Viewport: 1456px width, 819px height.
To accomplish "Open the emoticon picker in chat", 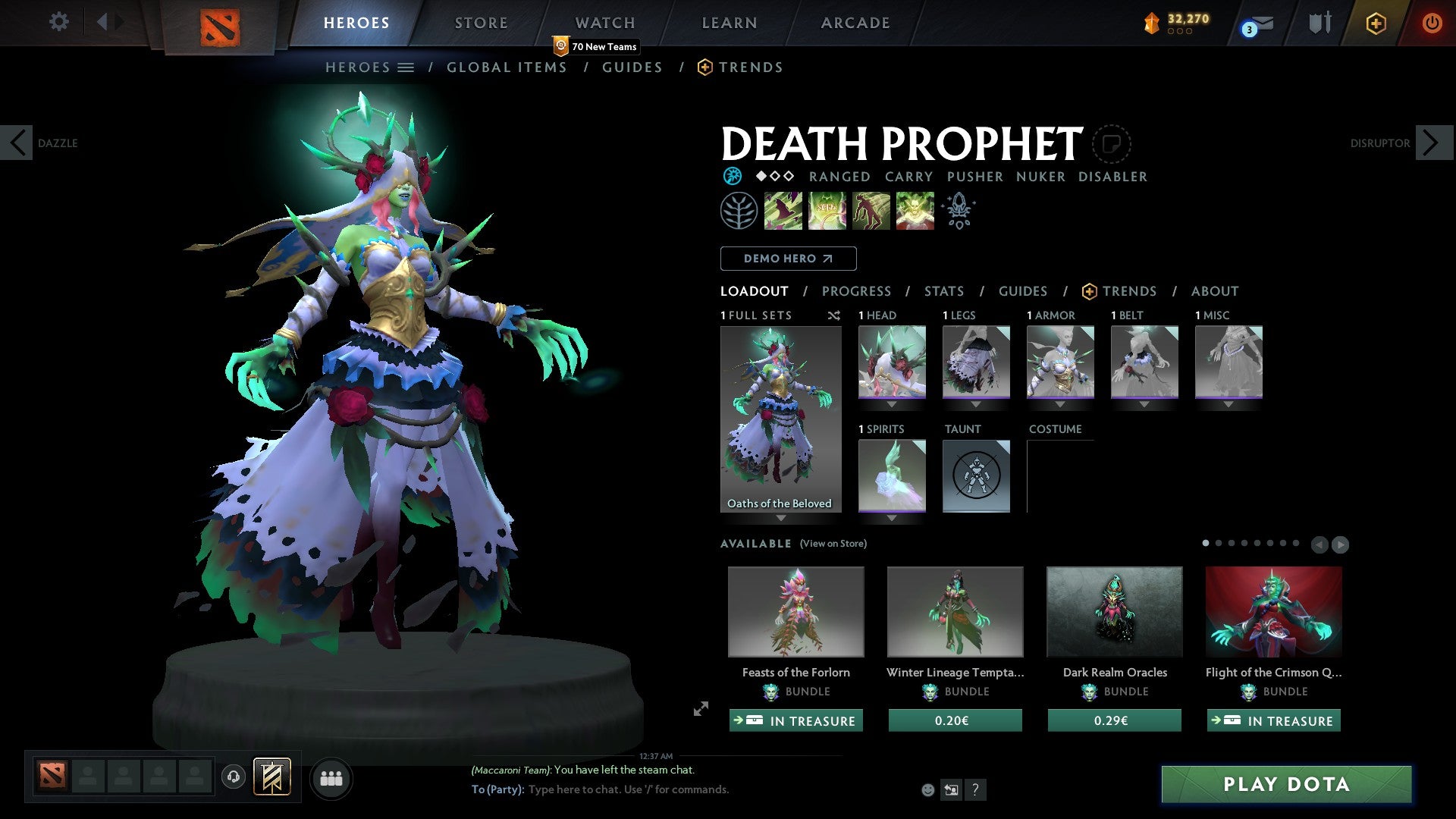I will (x=928, y=789).
